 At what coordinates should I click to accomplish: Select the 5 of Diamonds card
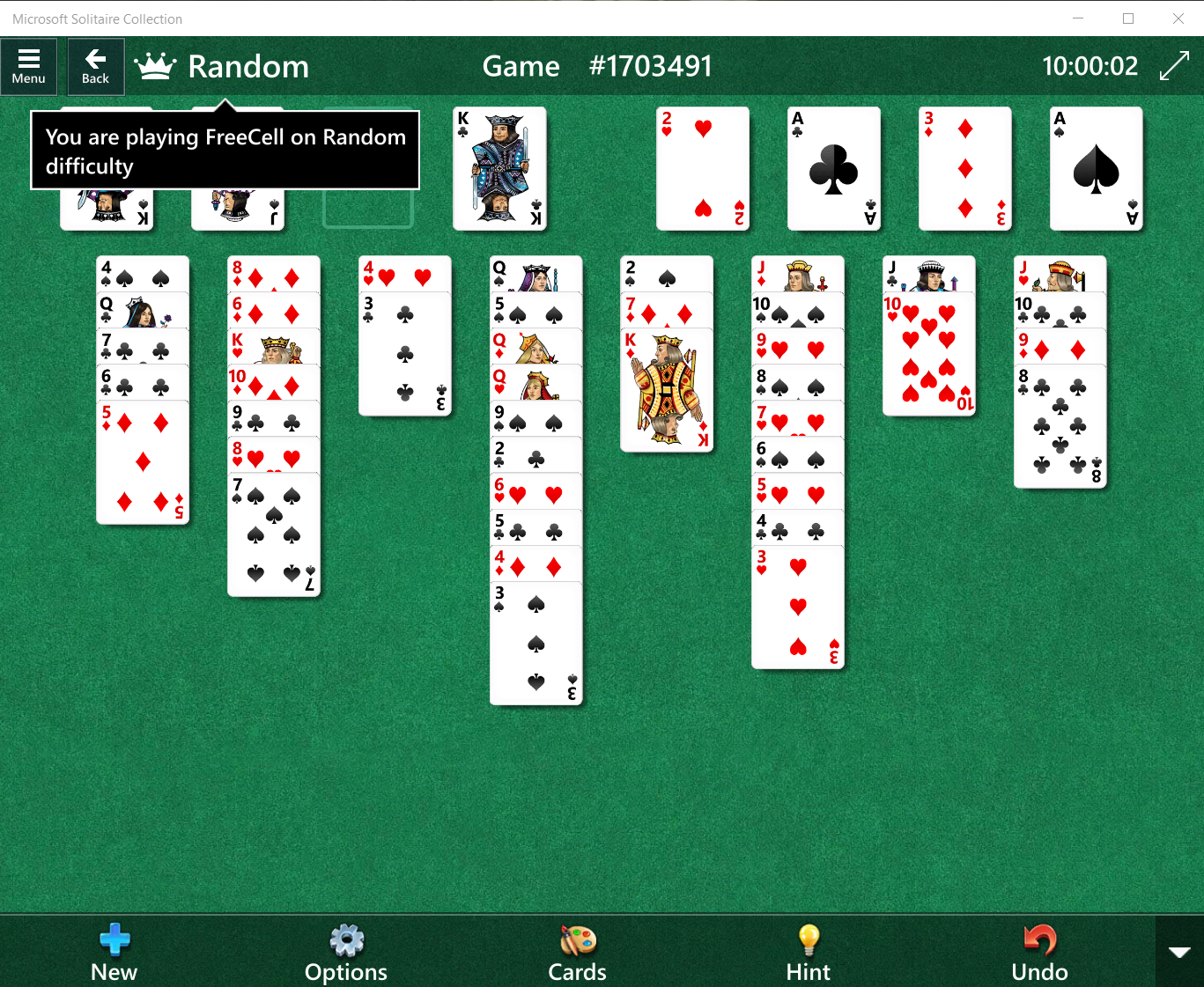coord(143,462)
